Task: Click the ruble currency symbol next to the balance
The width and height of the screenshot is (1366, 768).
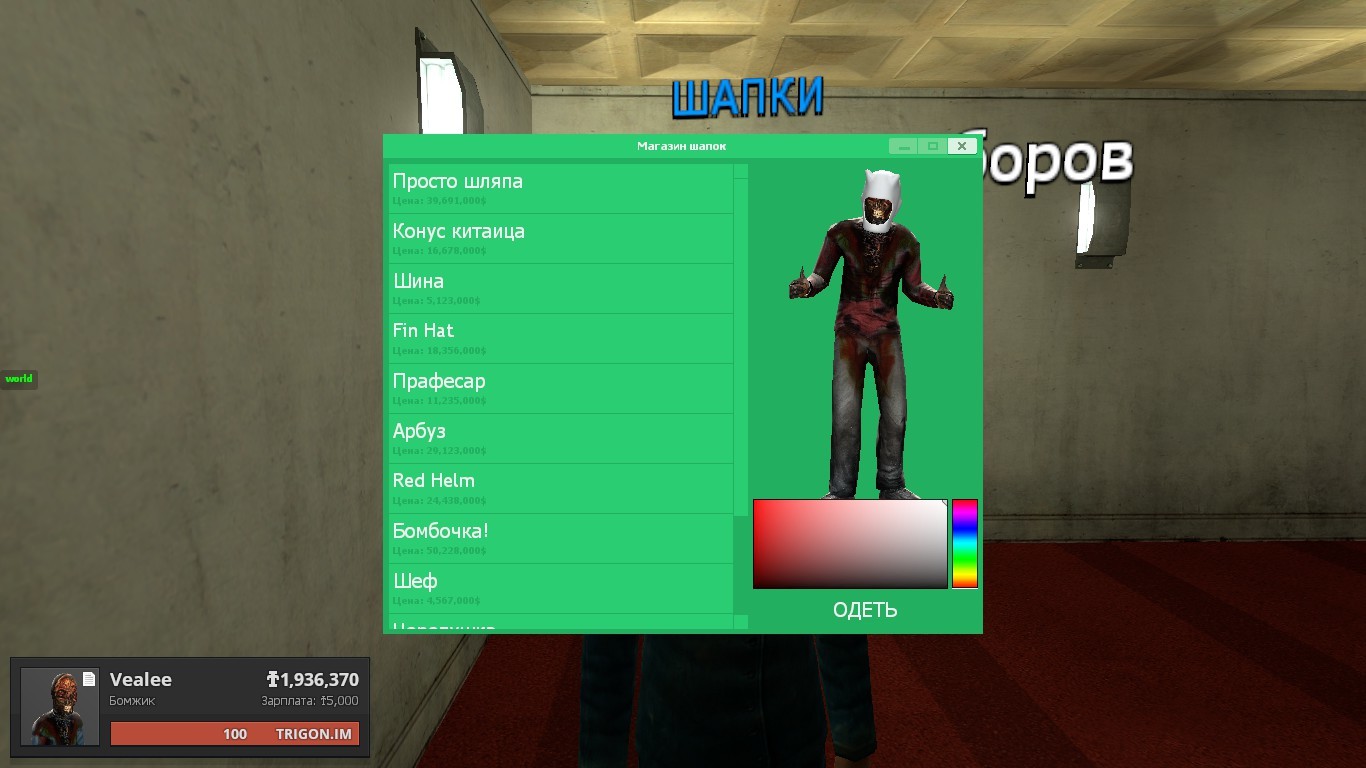Action: tap(273, 679)
